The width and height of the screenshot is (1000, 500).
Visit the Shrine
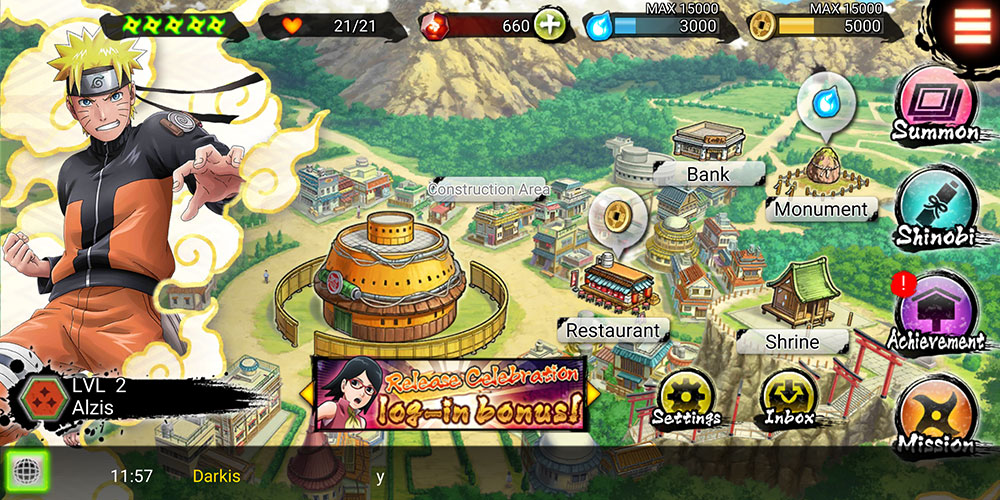point(792,342)
